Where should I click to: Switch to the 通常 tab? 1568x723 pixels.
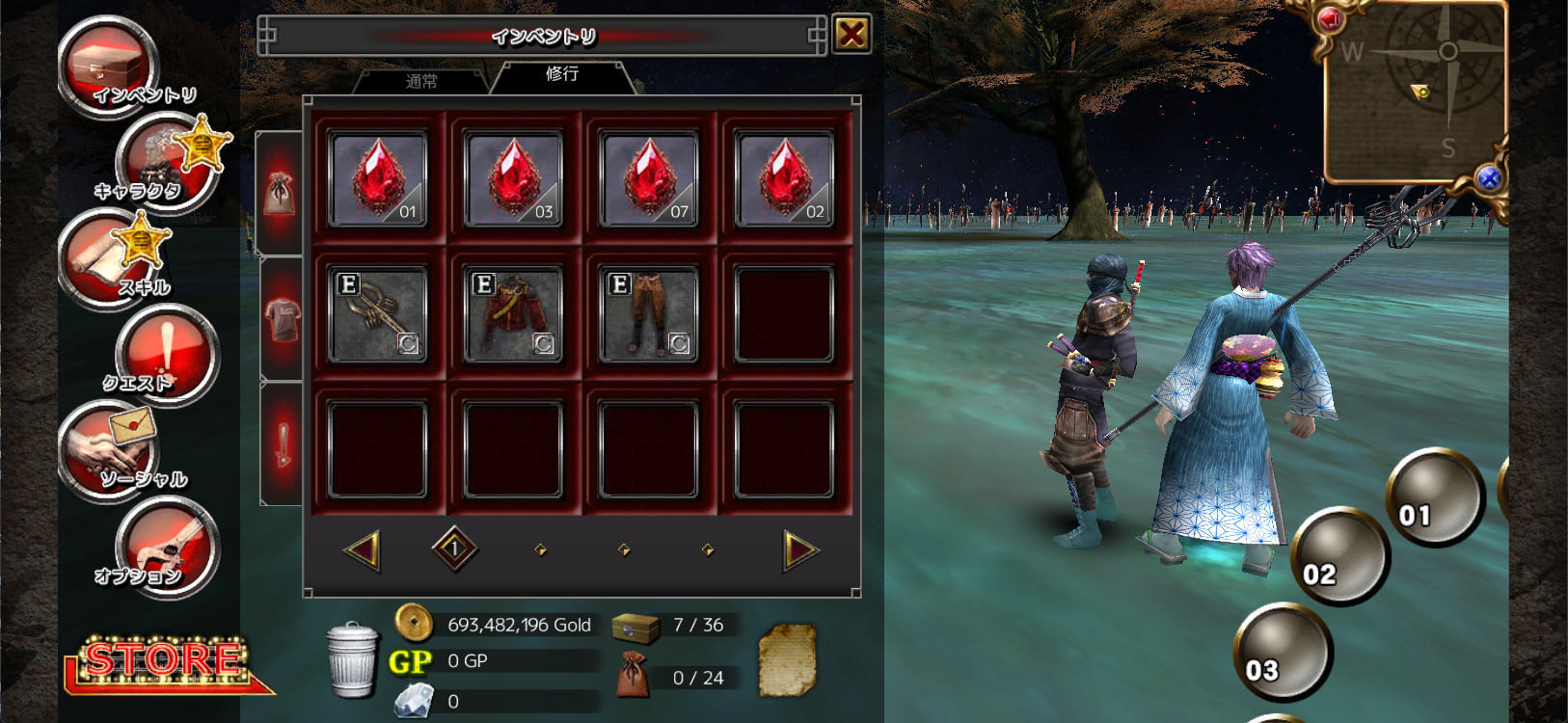coord(421,82)
